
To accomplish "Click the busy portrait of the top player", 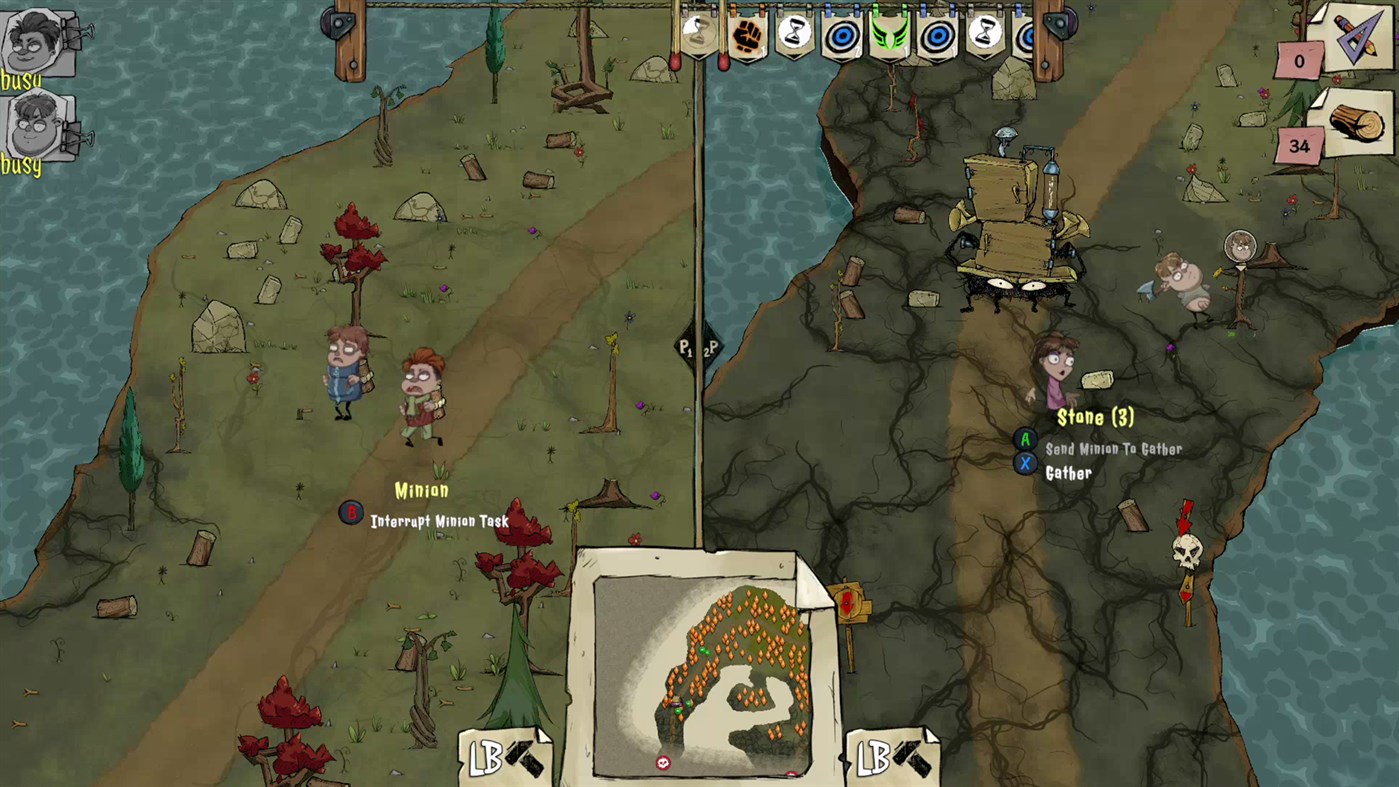I will point(33,40).
